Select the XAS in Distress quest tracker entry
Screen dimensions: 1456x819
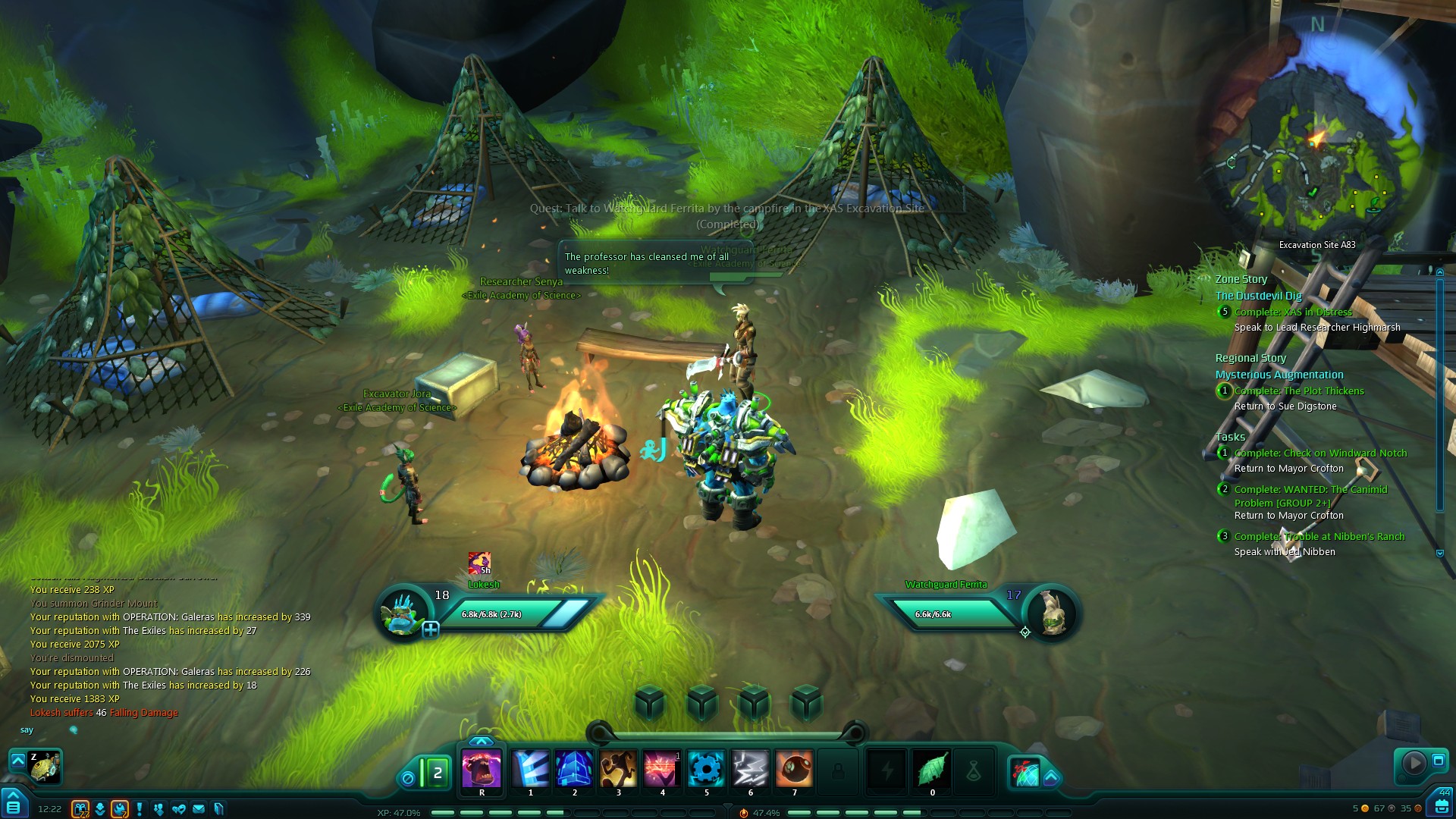pyautogui.click(x=1292, y=312)
